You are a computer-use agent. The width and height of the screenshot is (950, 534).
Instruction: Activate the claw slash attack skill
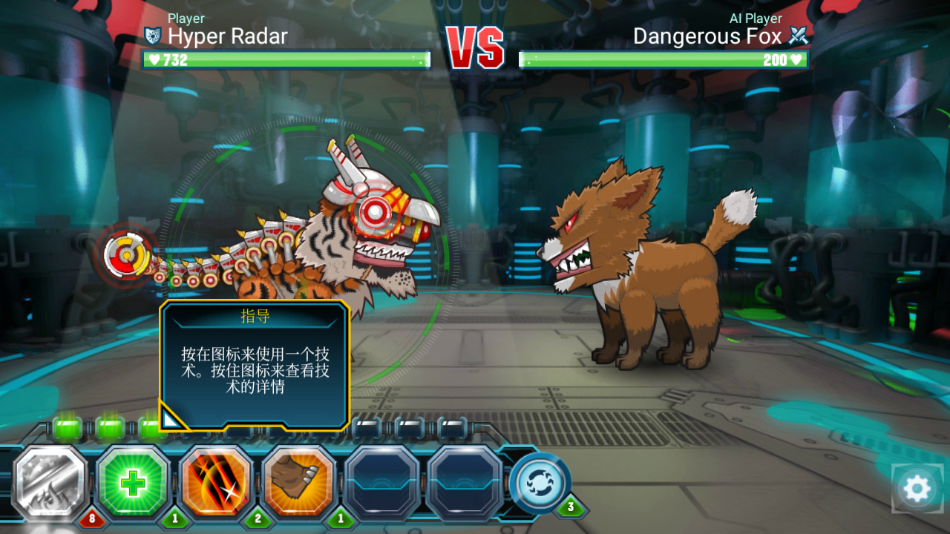point(216,483)
